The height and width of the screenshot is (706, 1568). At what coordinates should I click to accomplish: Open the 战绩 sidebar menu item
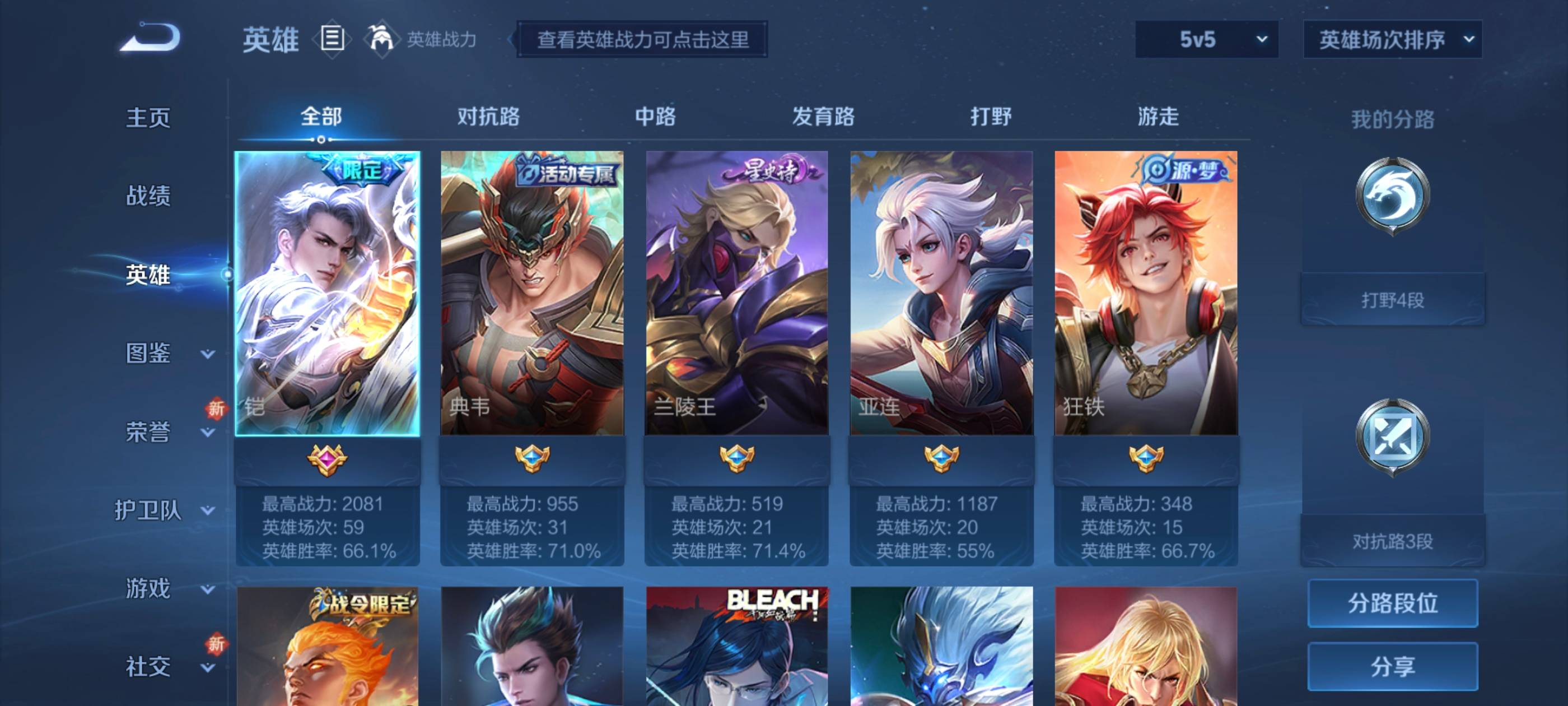tap(149, 197)
